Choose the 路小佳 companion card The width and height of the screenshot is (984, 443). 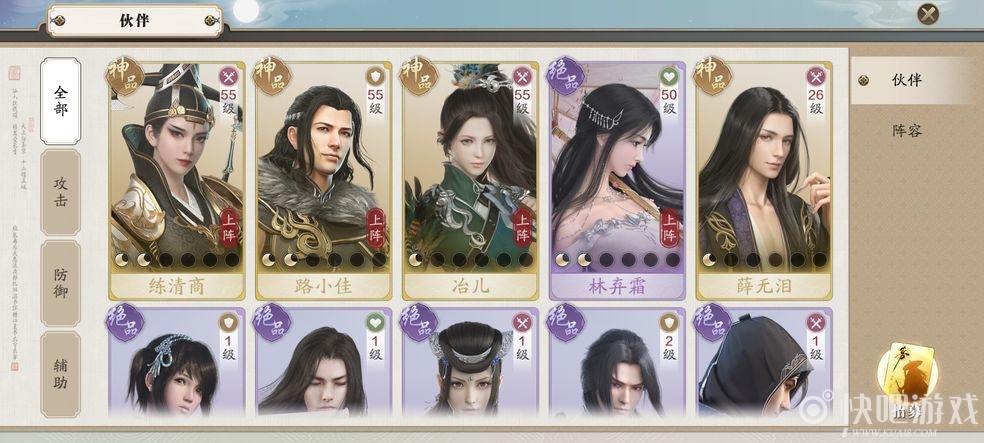pyautogui.click(x=323, y=180)
